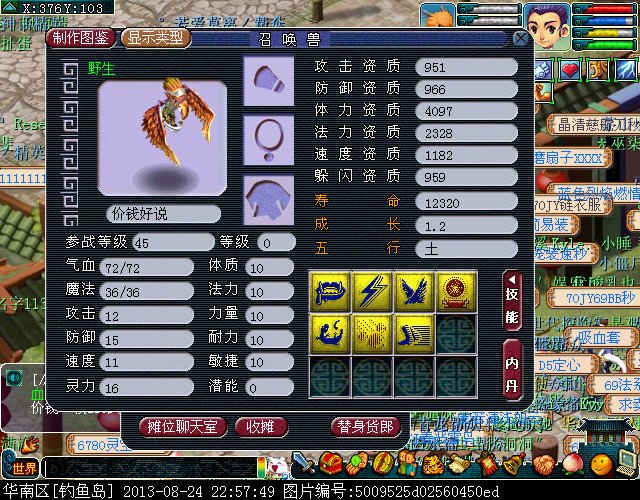Close the 召唤兽 pet window
Image resolution: width=640 pixels, height=500 pixels.
520,38
